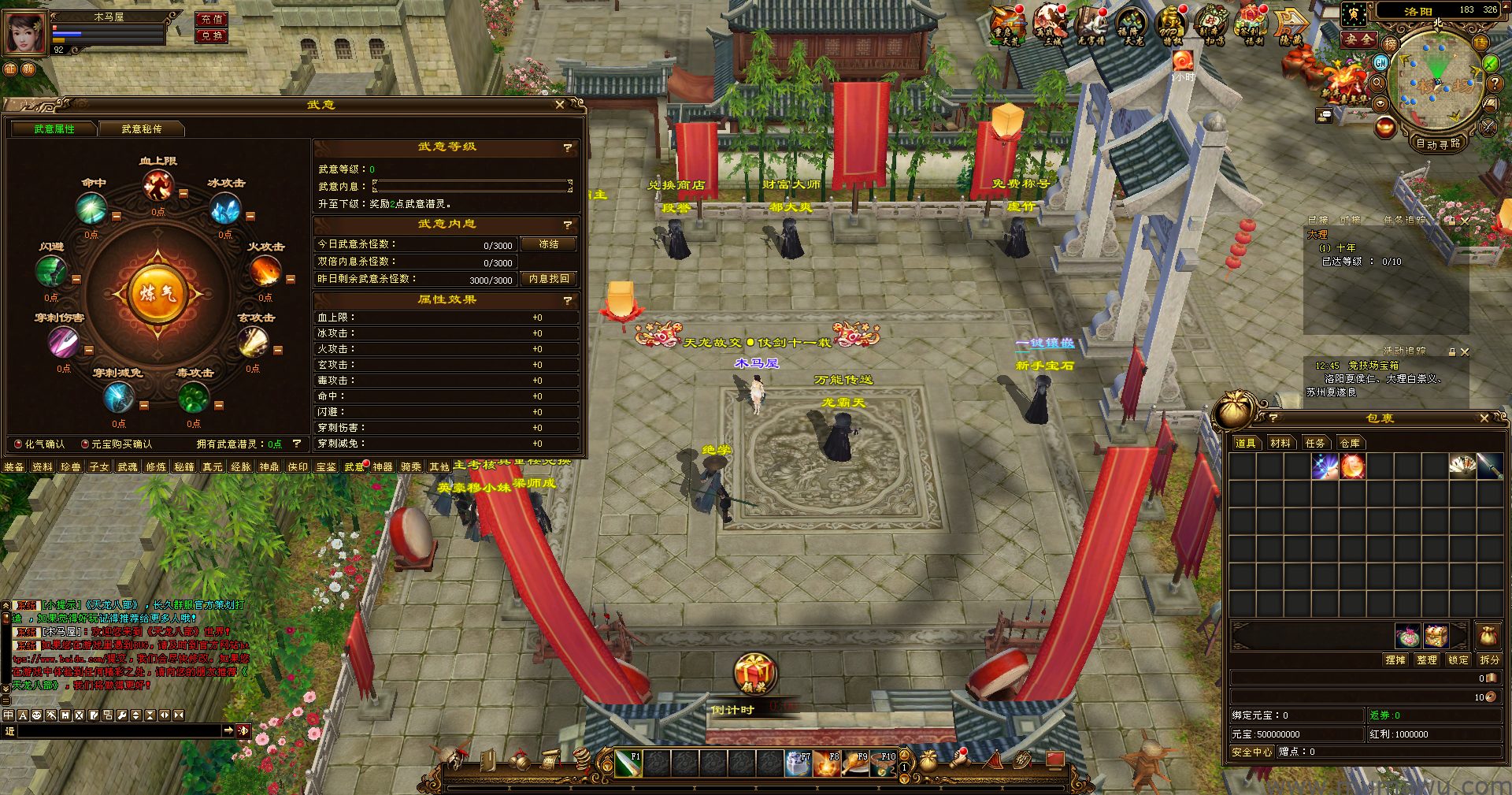Switch bag to the 材料 tab
Screen dimensions: 1512x795
click(1280, 444)
